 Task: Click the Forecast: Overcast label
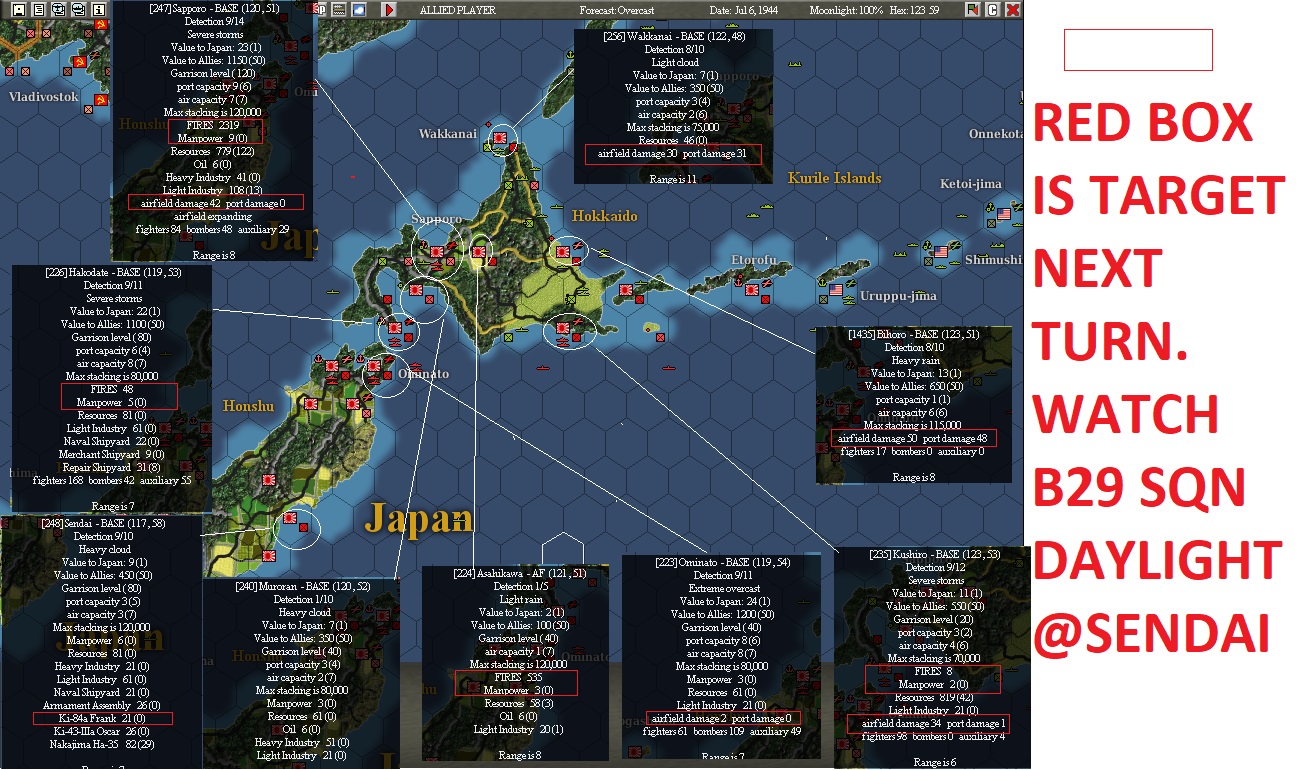point(615,8)
